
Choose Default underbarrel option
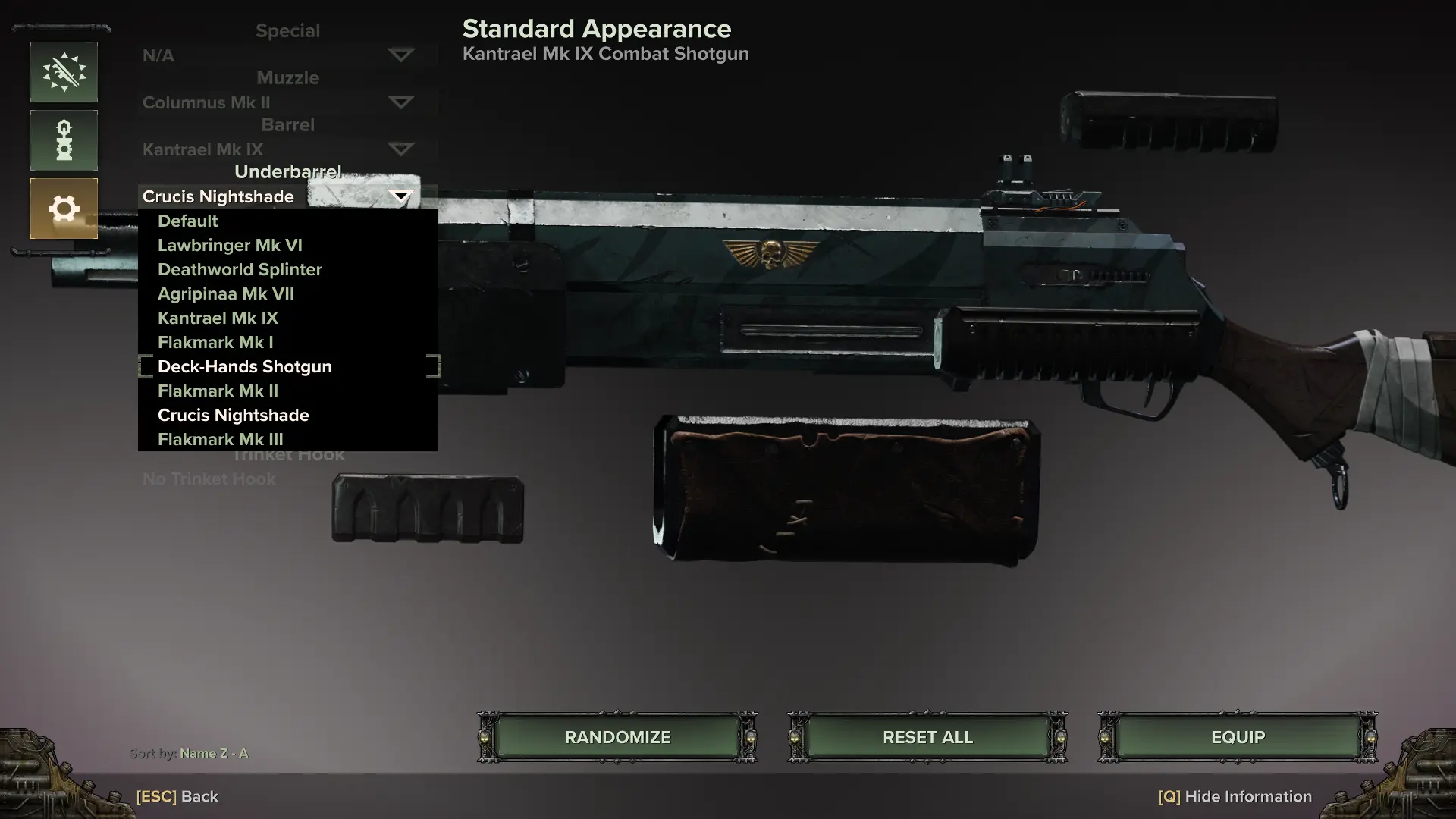[x=188, y=221]
